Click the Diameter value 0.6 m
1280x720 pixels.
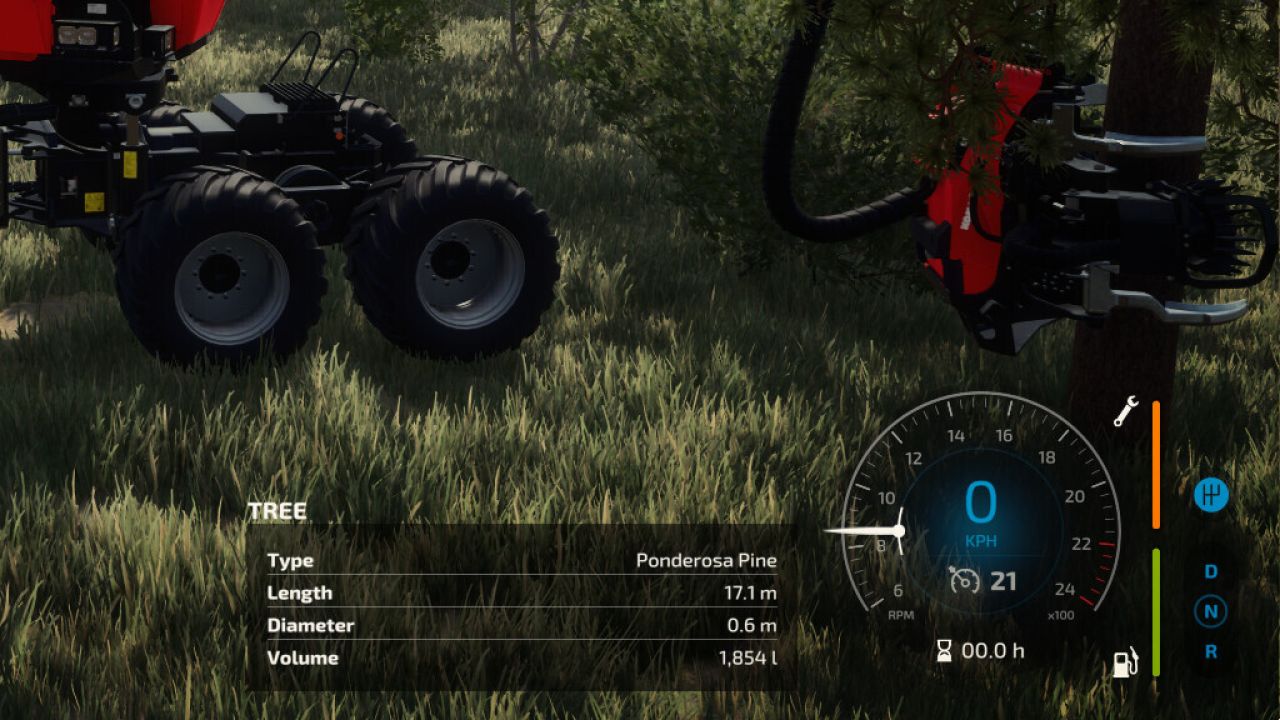click(x=755, y=624)
